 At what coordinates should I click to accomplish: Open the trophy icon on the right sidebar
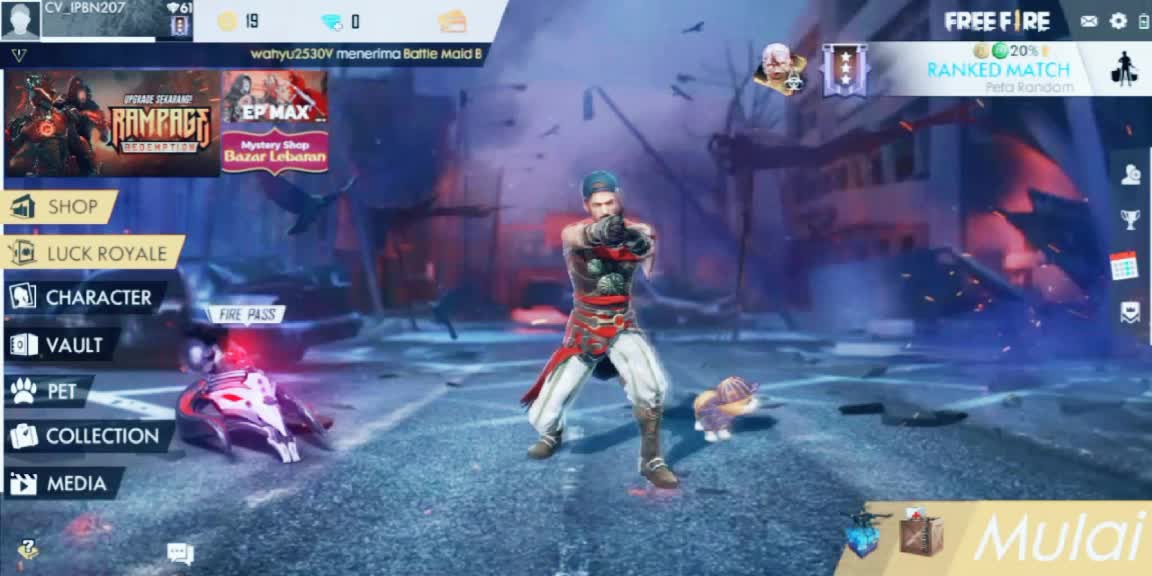(1130, 219)
